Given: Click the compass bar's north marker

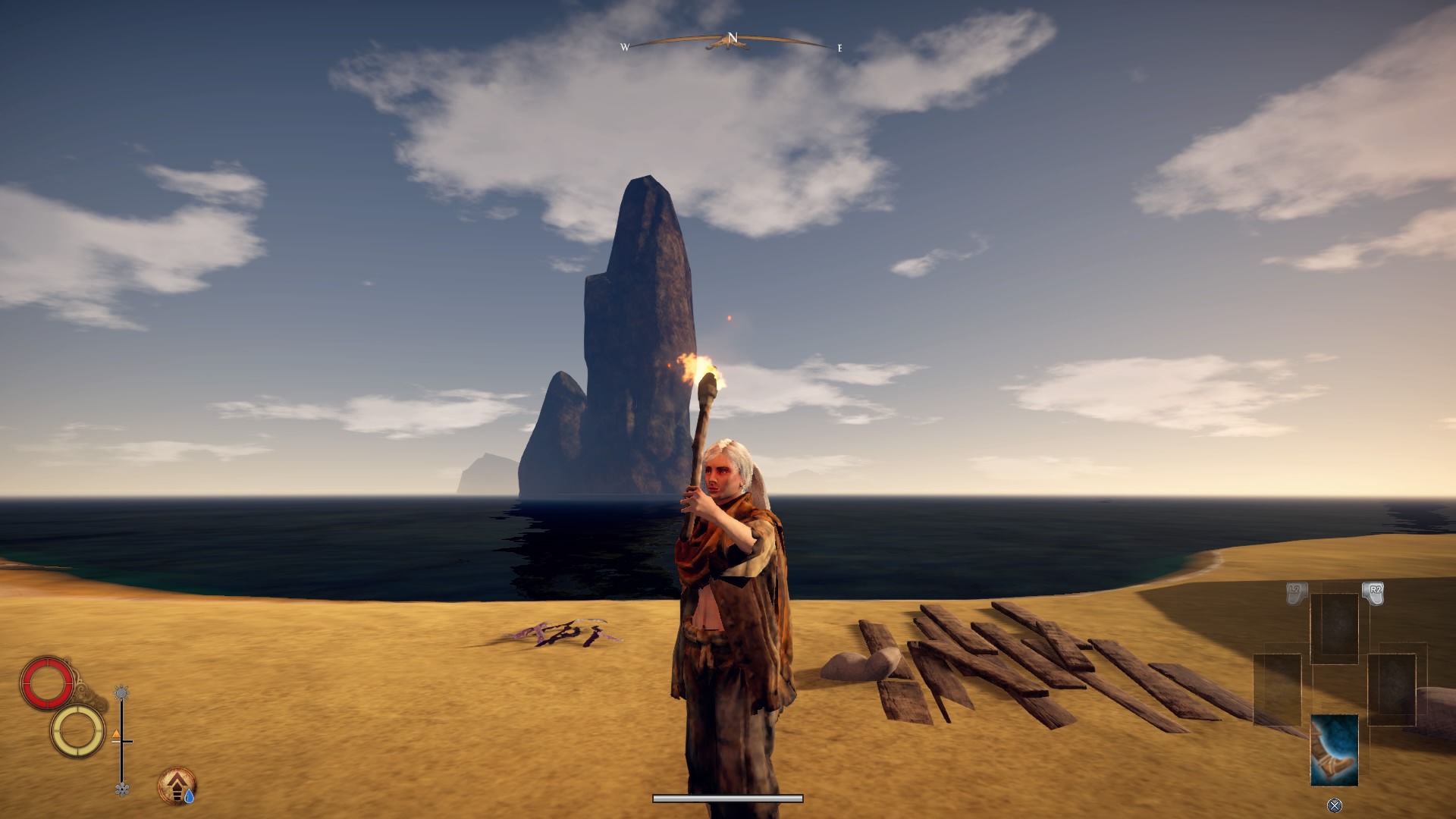Looking at the screenshot, I should (732, 38).
